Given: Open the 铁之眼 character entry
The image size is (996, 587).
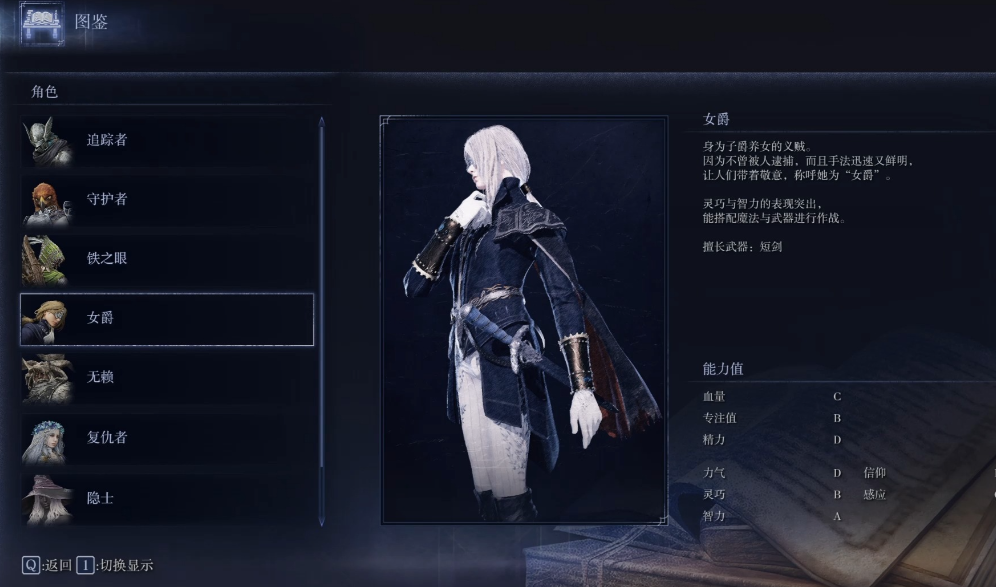Looking at the screenshot, I should [x=166, y=259].
